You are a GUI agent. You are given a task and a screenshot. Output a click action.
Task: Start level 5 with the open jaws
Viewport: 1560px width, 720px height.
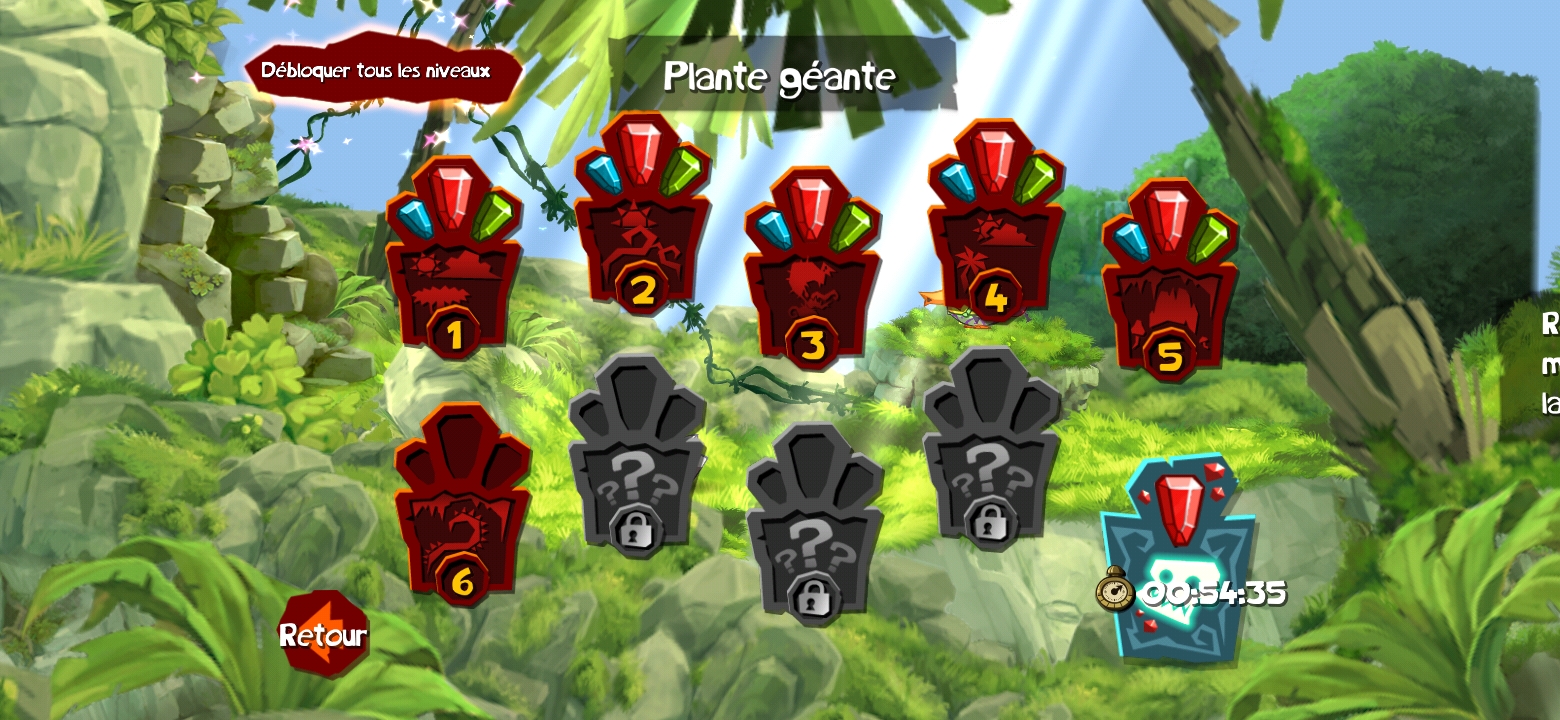(x=1169, y=286)
